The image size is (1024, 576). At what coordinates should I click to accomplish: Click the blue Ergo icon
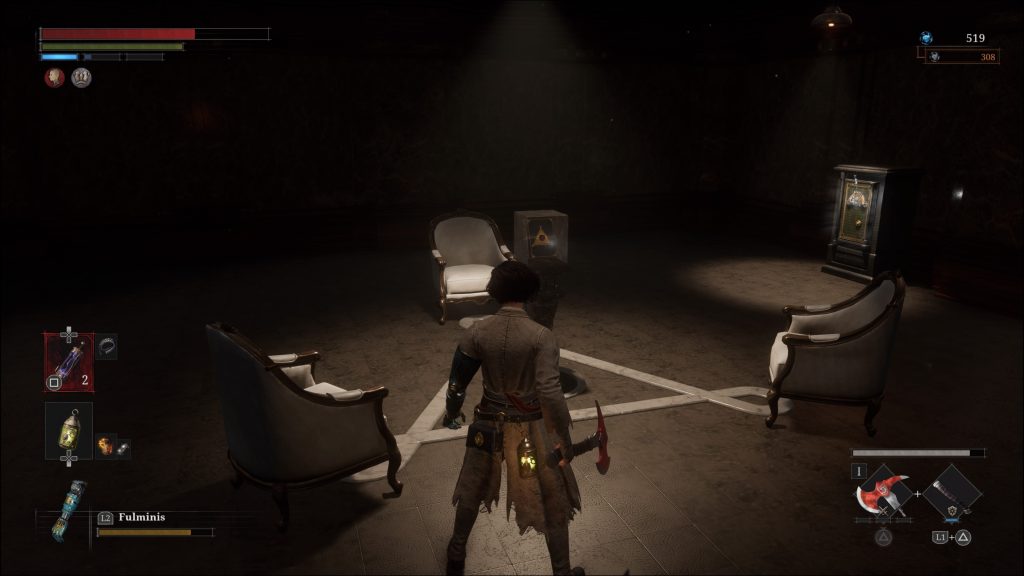point(926,38)
